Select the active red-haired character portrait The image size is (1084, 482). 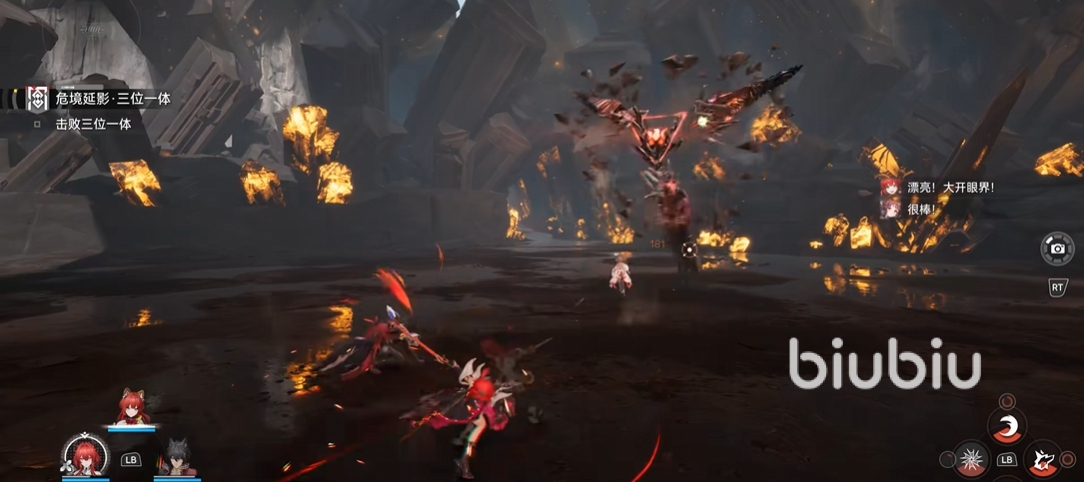point(85,457)
